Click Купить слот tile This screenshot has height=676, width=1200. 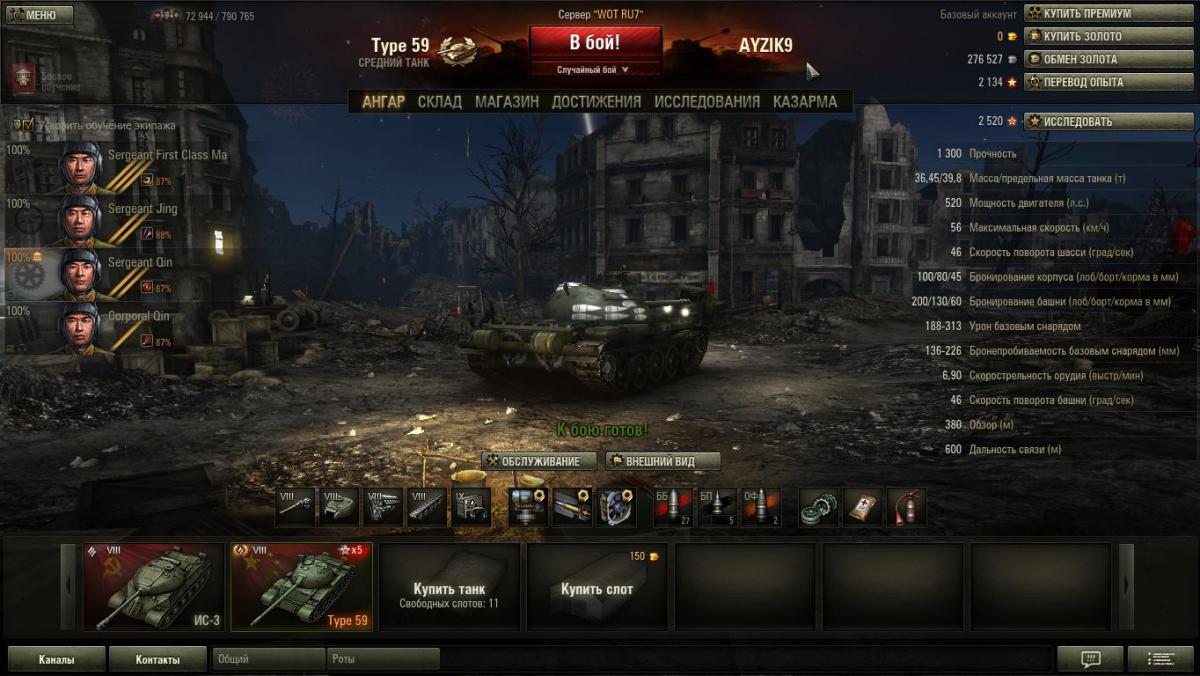(x=597, y=587)
